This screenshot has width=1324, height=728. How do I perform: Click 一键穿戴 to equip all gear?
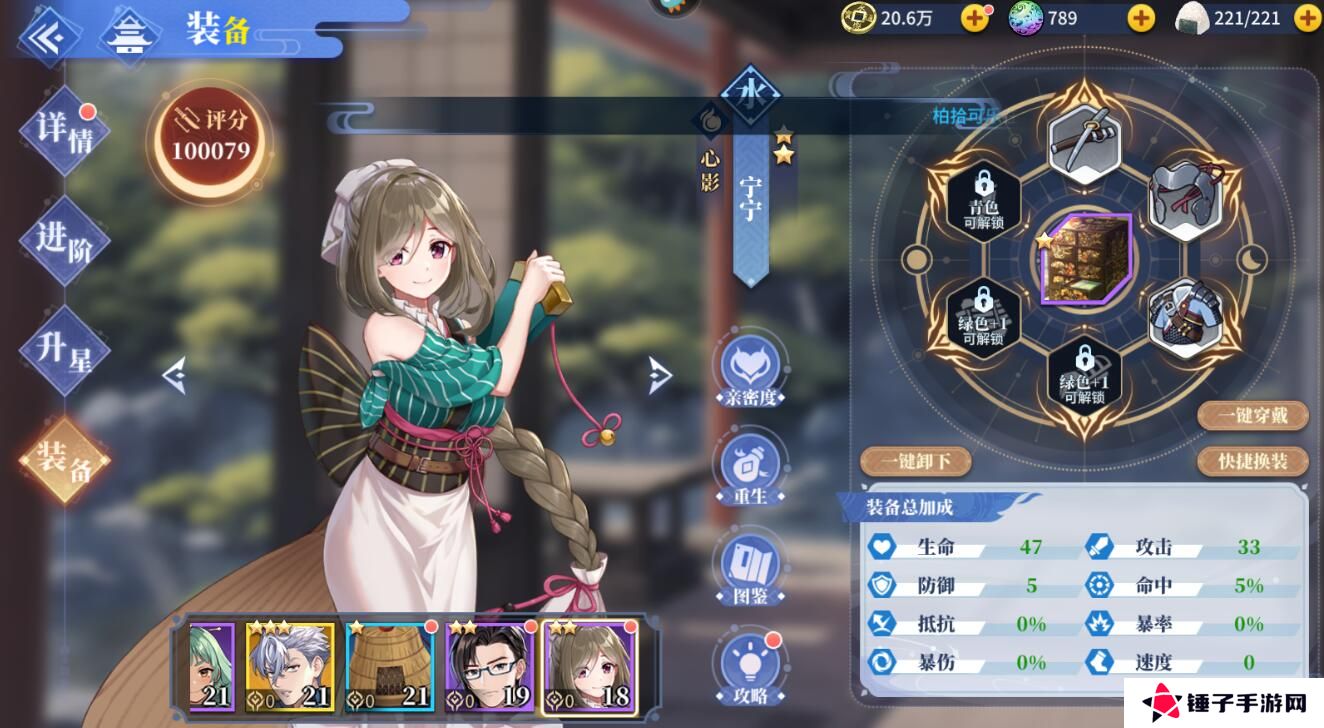tap(1252, 414)
